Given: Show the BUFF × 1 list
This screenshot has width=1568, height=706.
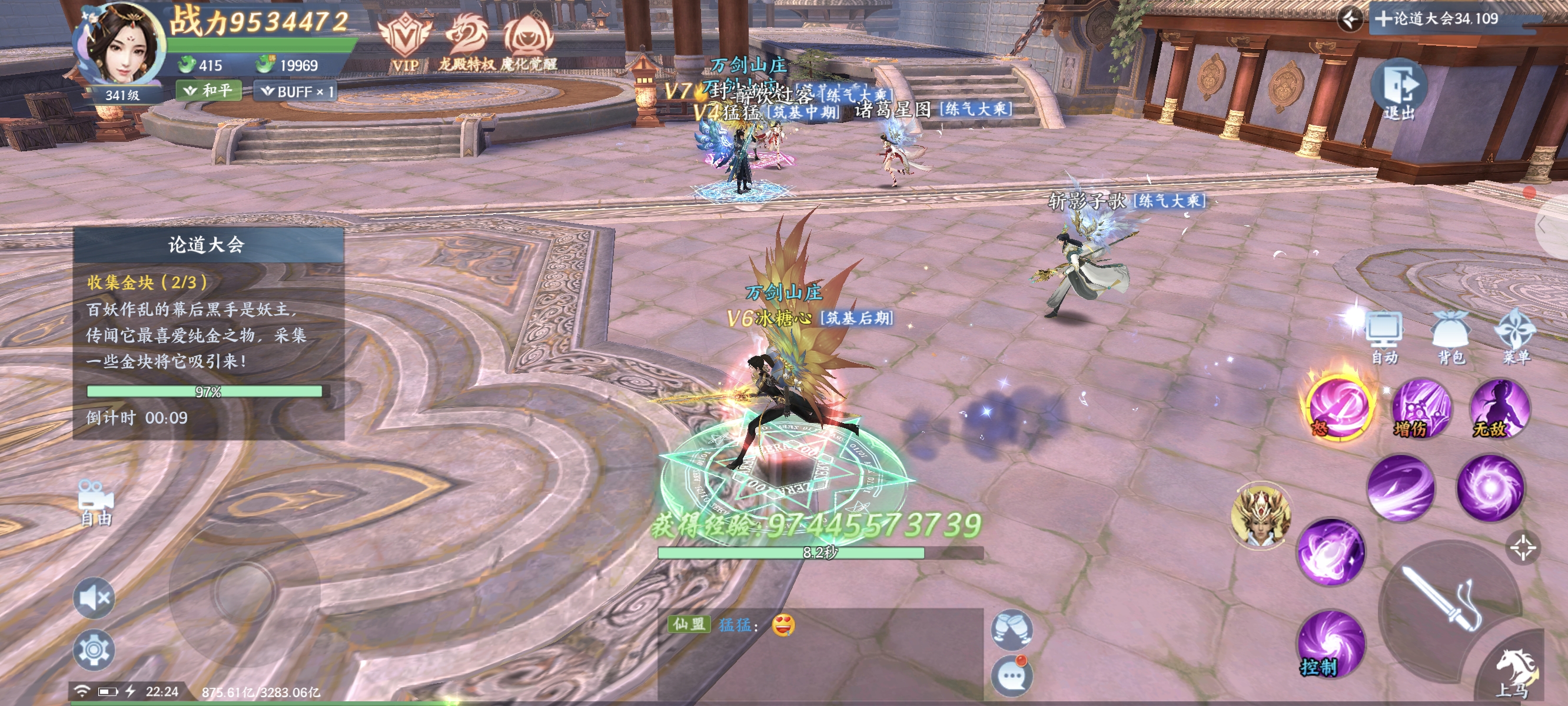Looking at the screenshot, I should tap(297, 92).
